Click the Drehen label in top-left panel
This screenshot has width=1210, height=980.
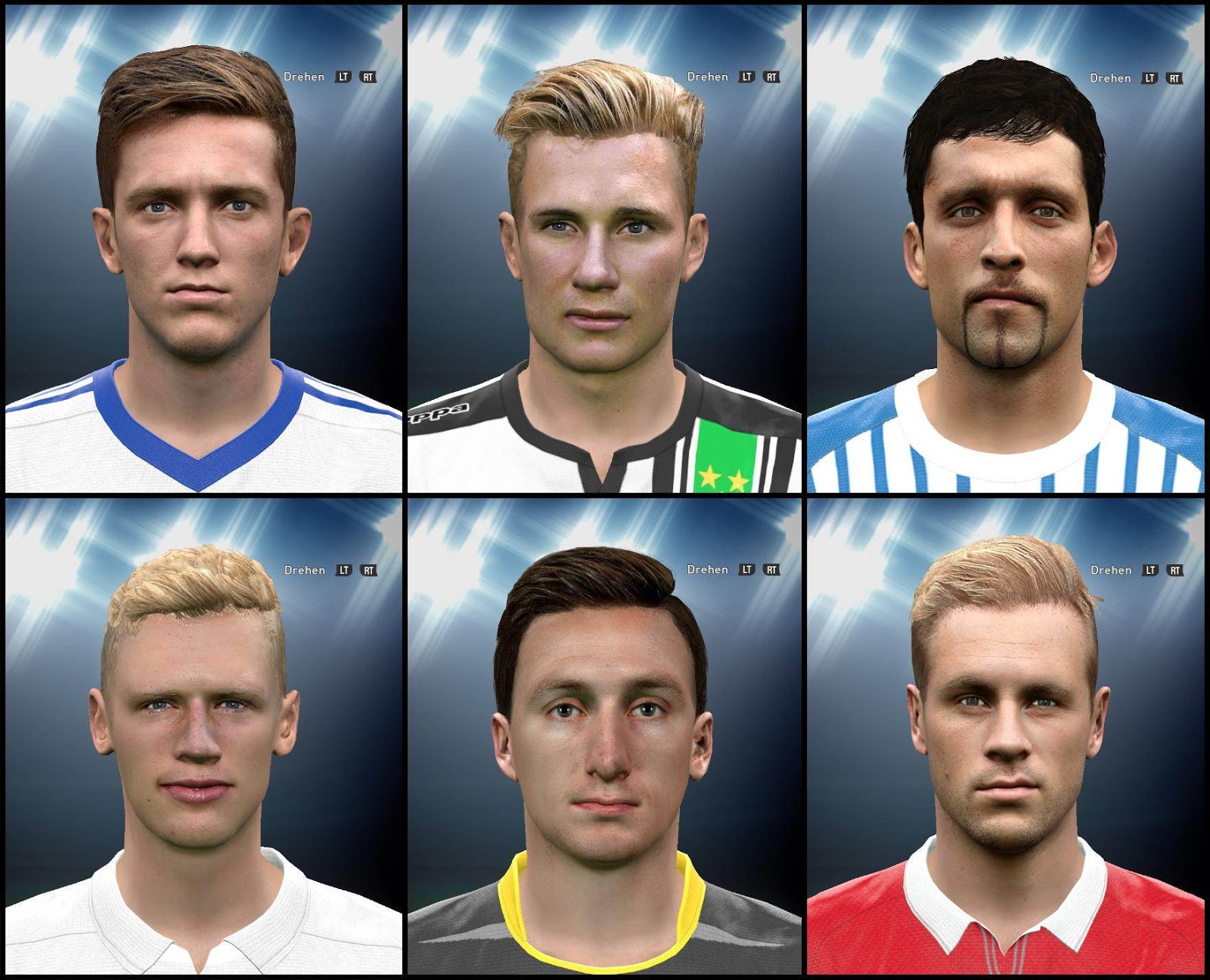(305, 76)
